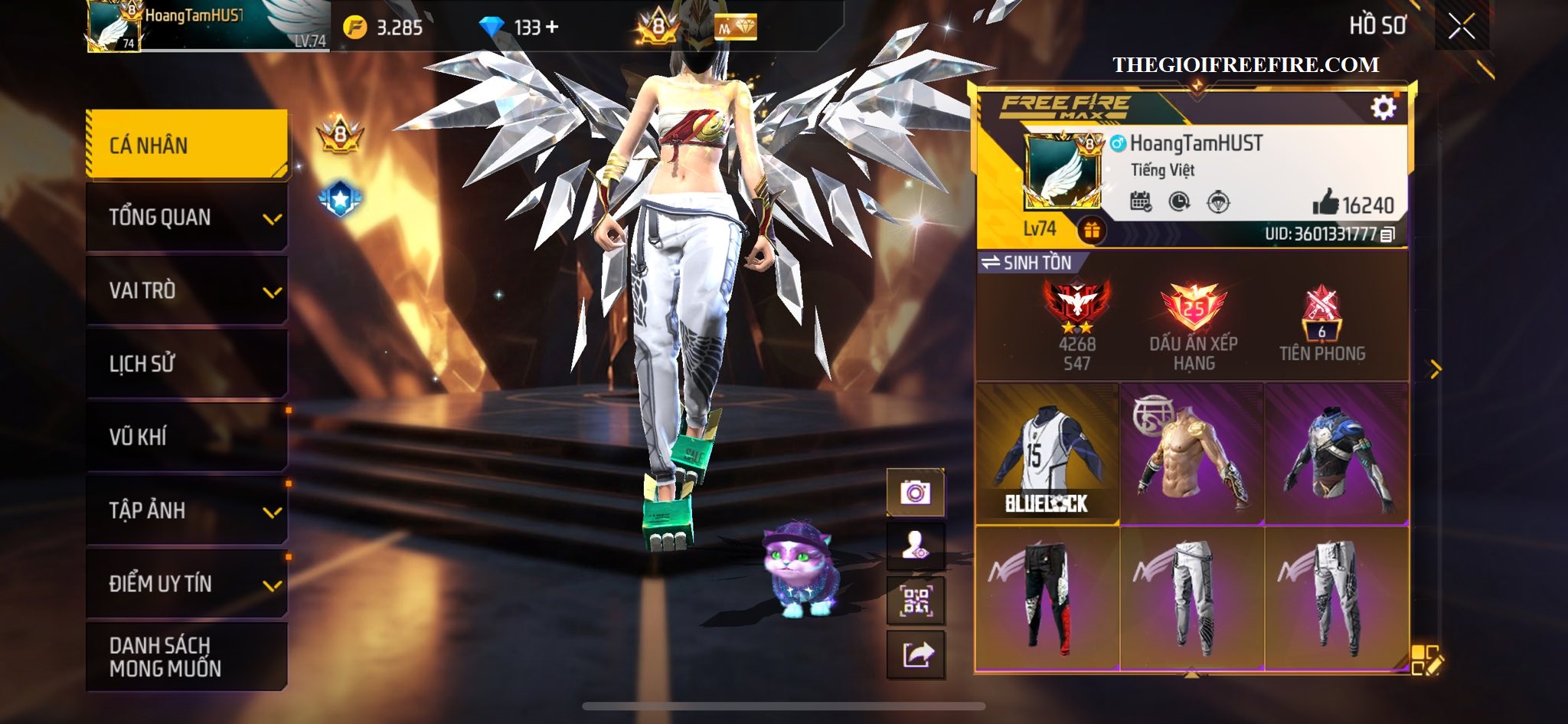1568x724 pixels.
Task: Tap the camera screenshot button
Action: click(916, 493)
